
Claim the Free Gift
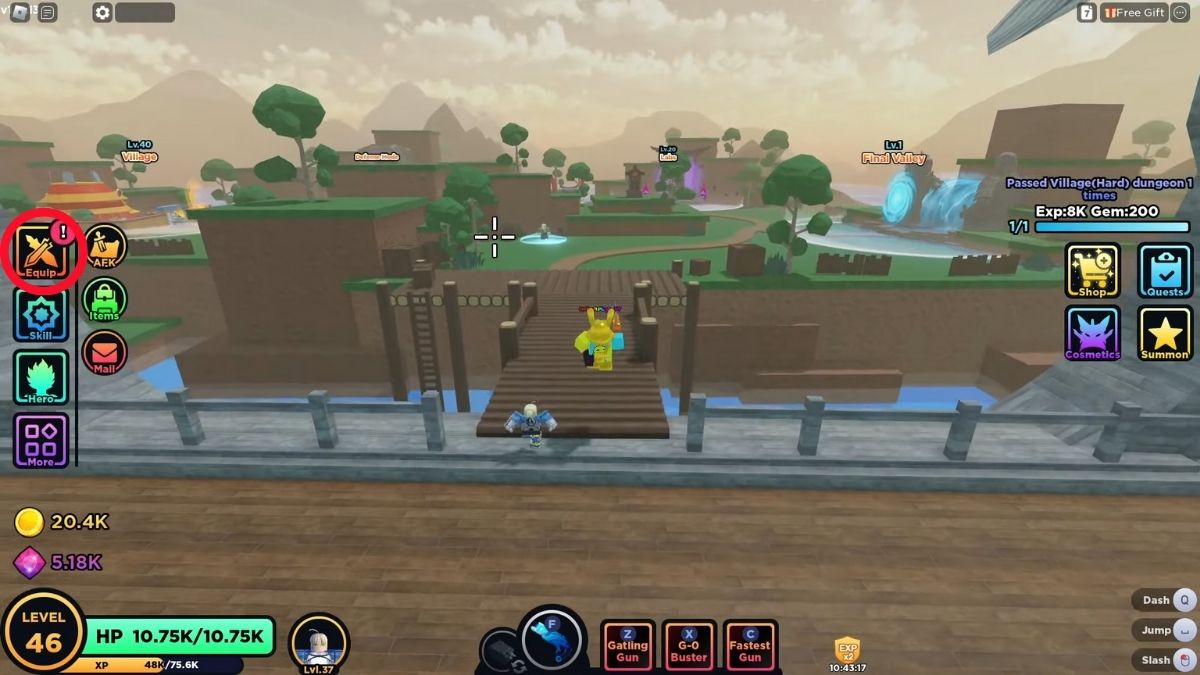click(1134, 12)
